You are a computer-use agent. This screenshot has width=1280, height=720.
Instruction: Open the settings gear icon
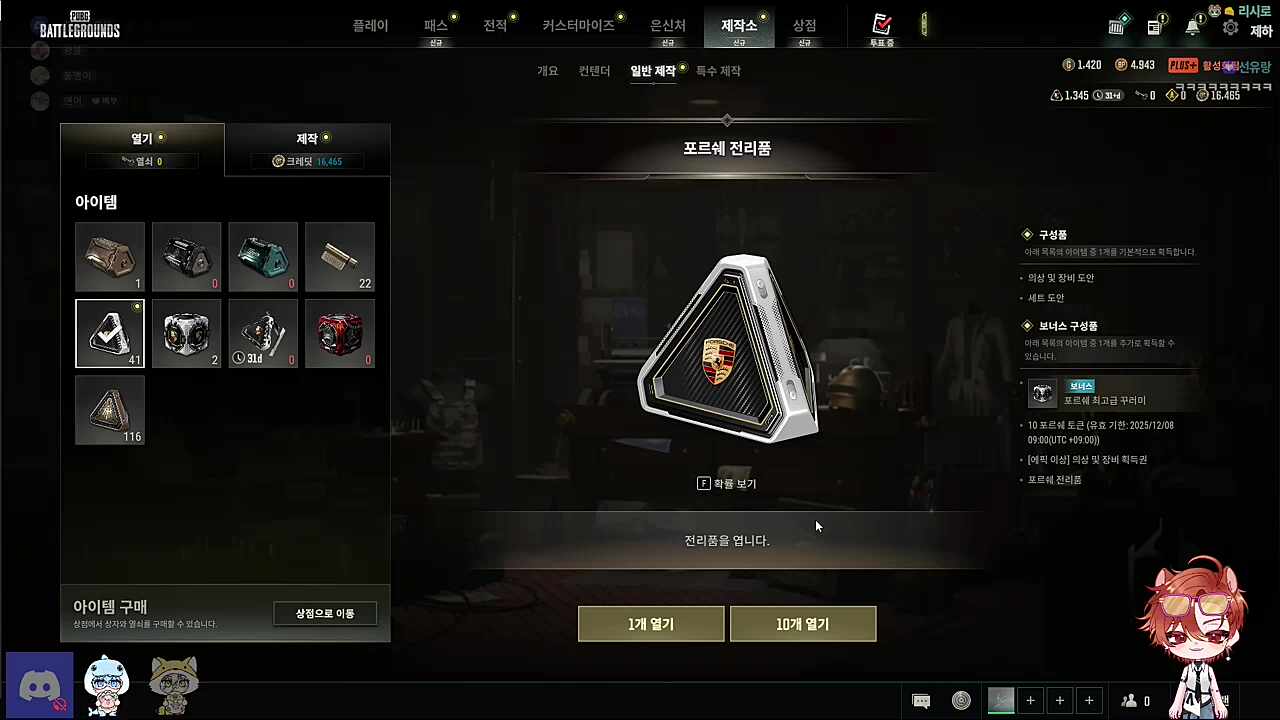tap(1231, 28)
